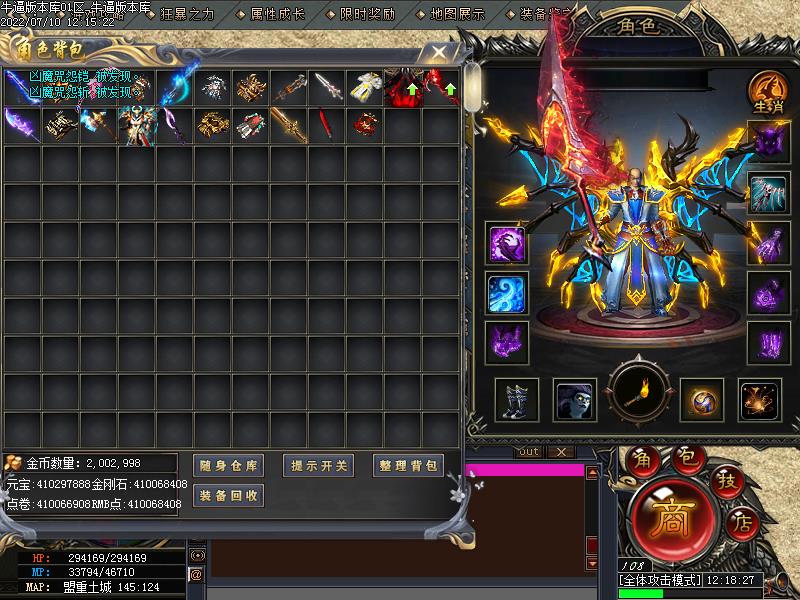The height and width of the screenshot is (600, 800).
Task: Open the 技 skills round button
Action: (x=727, y=482)
